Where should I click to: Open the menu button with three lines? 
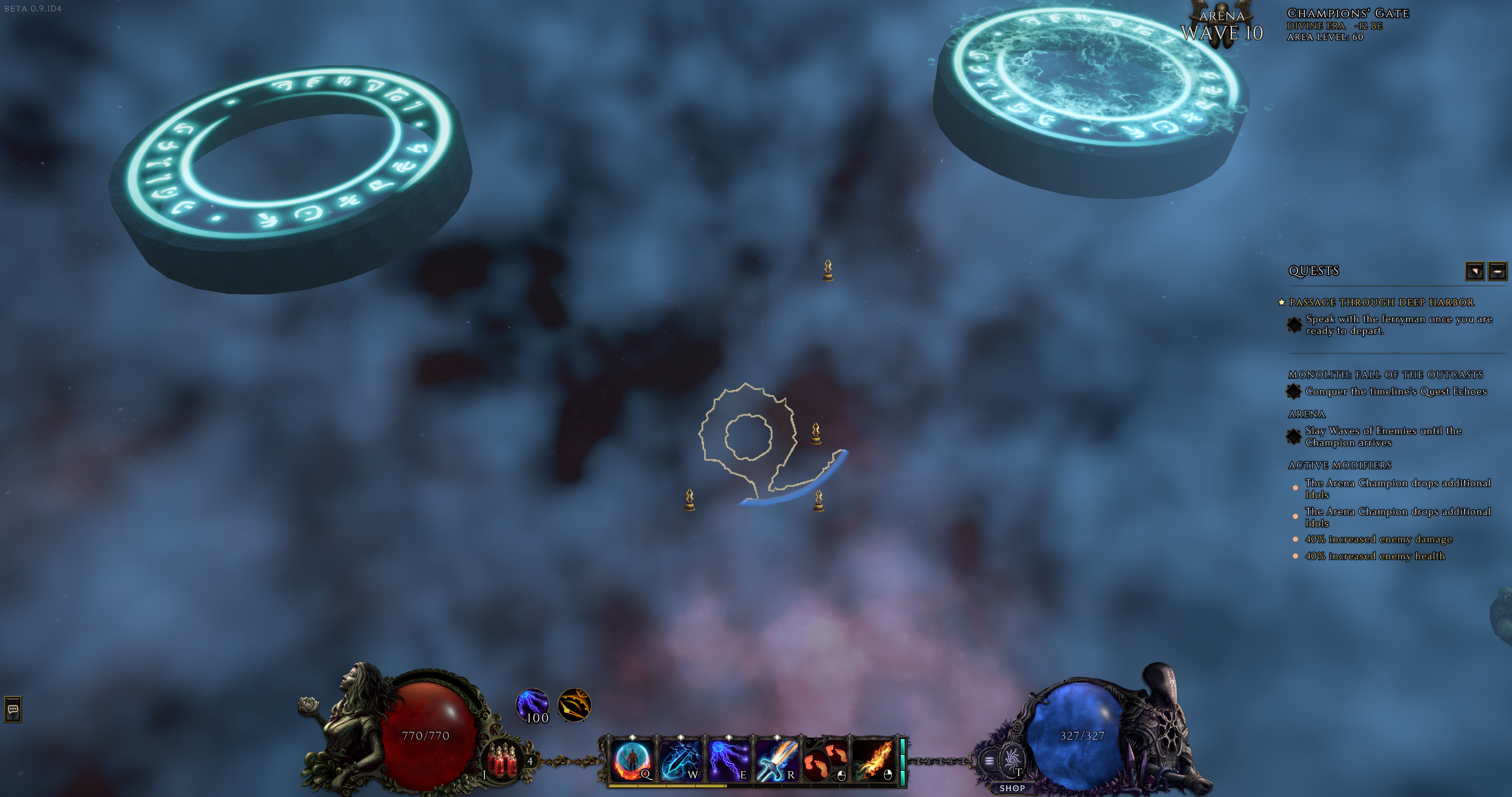989,761
